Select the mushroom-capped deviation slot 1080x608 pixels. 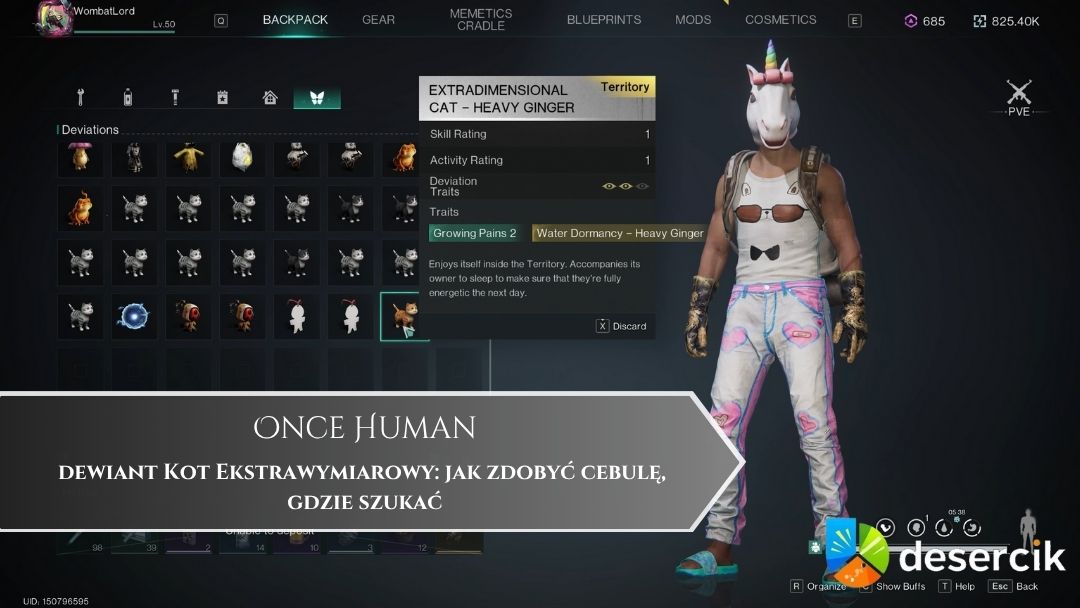tap(80, 158)
